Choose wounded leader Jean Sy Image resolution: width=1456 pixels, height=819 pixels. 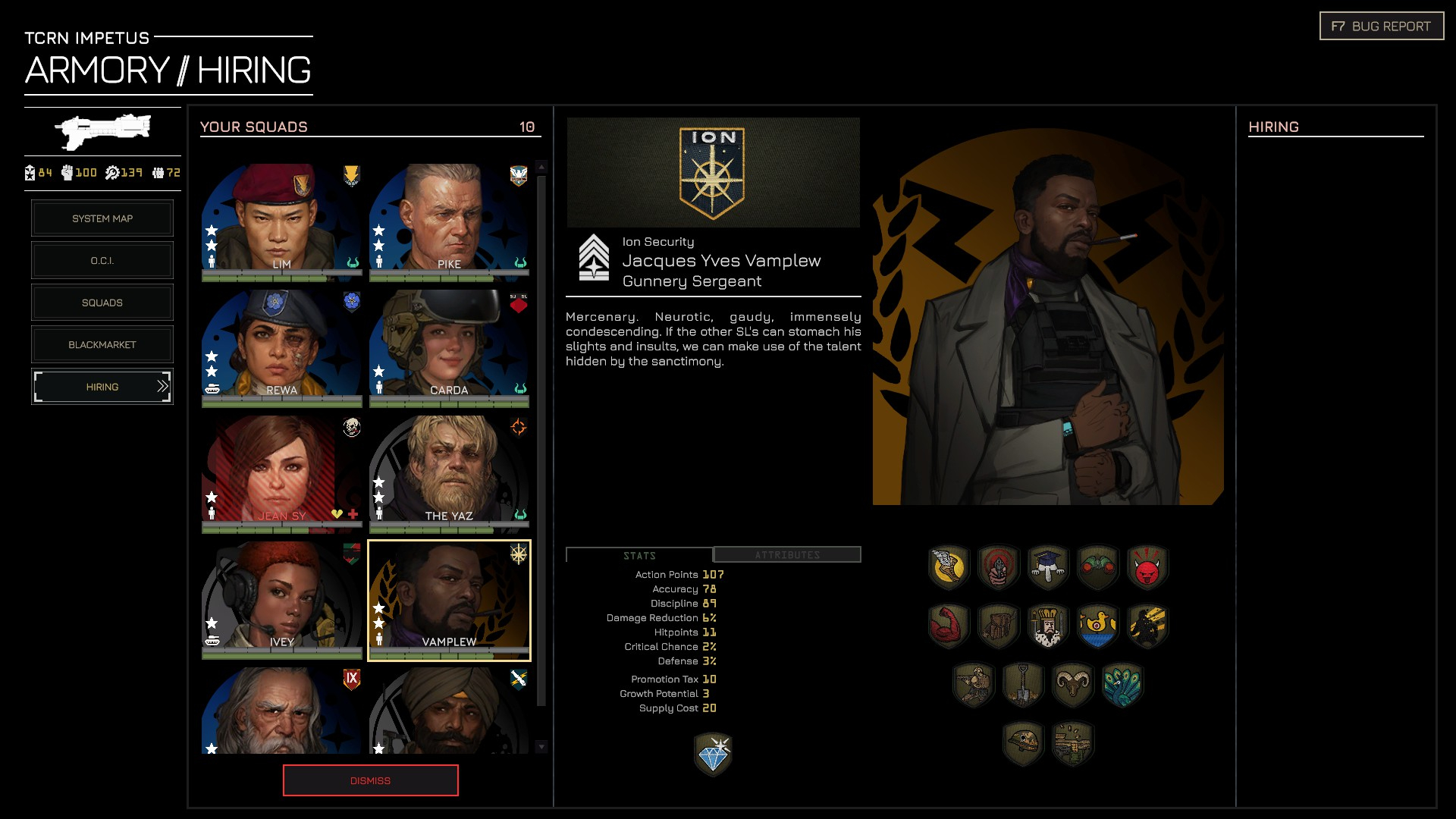pos(281,472)
